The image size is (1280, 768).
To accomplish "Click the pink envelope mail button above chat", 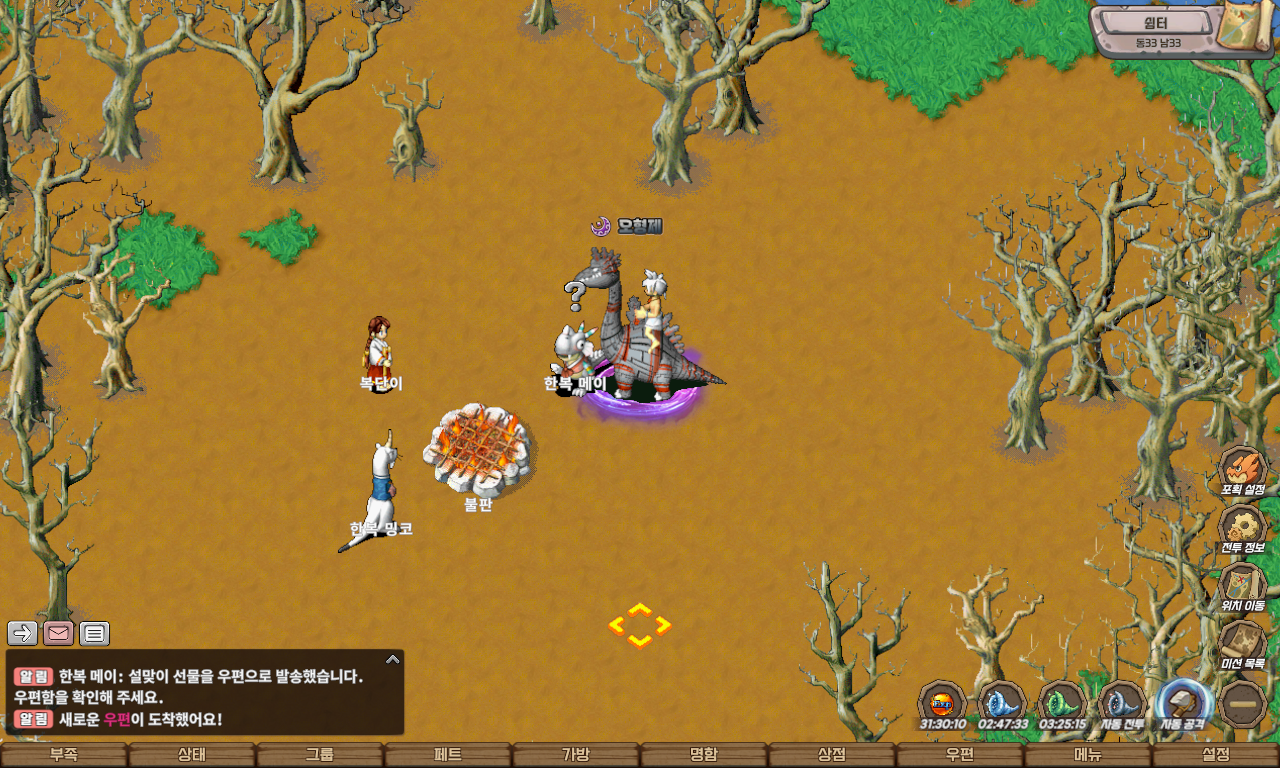I will coord(58,633).
